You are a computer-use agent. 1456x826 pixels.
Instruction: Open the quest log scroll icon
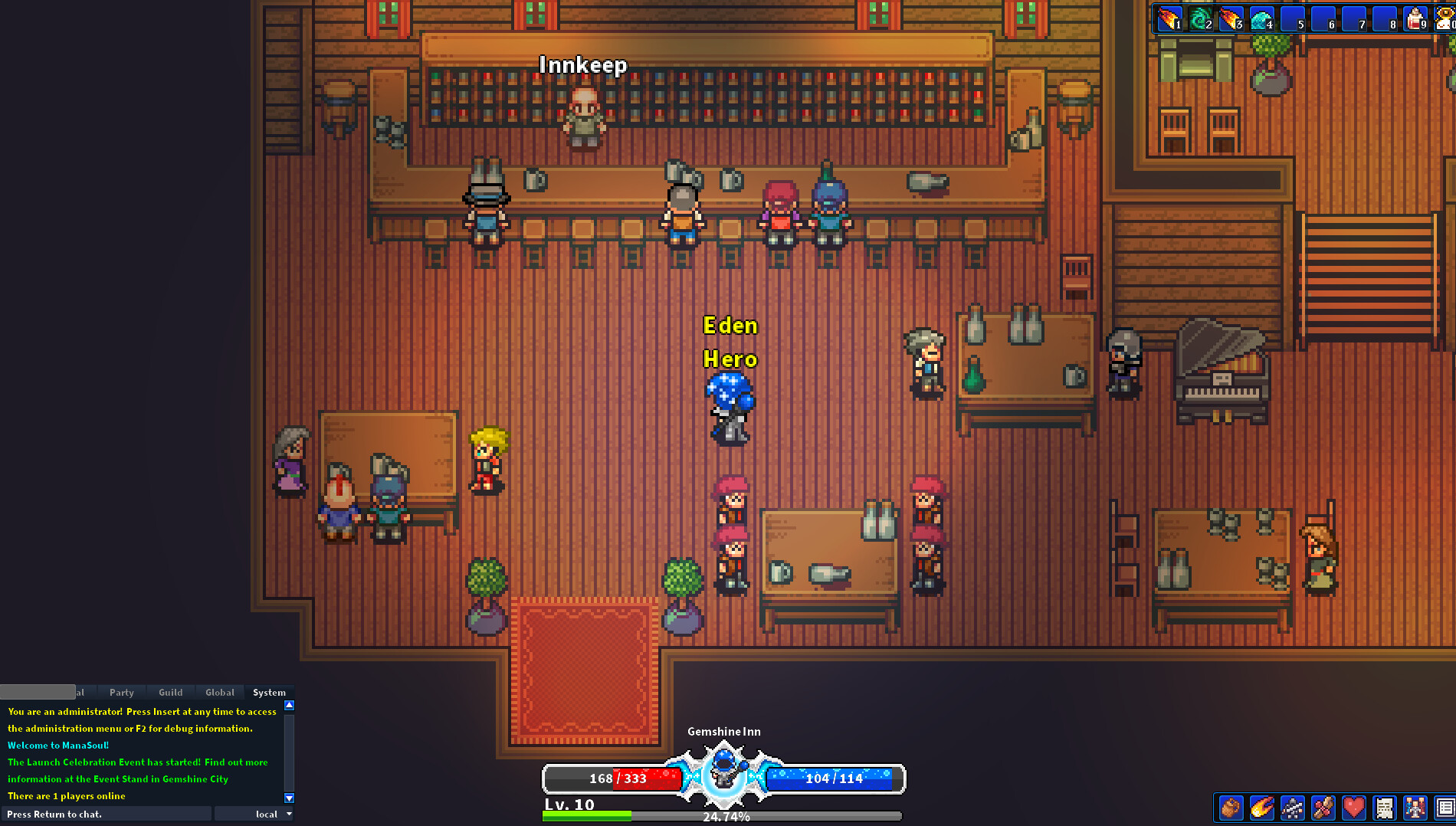click(1385, 808)
